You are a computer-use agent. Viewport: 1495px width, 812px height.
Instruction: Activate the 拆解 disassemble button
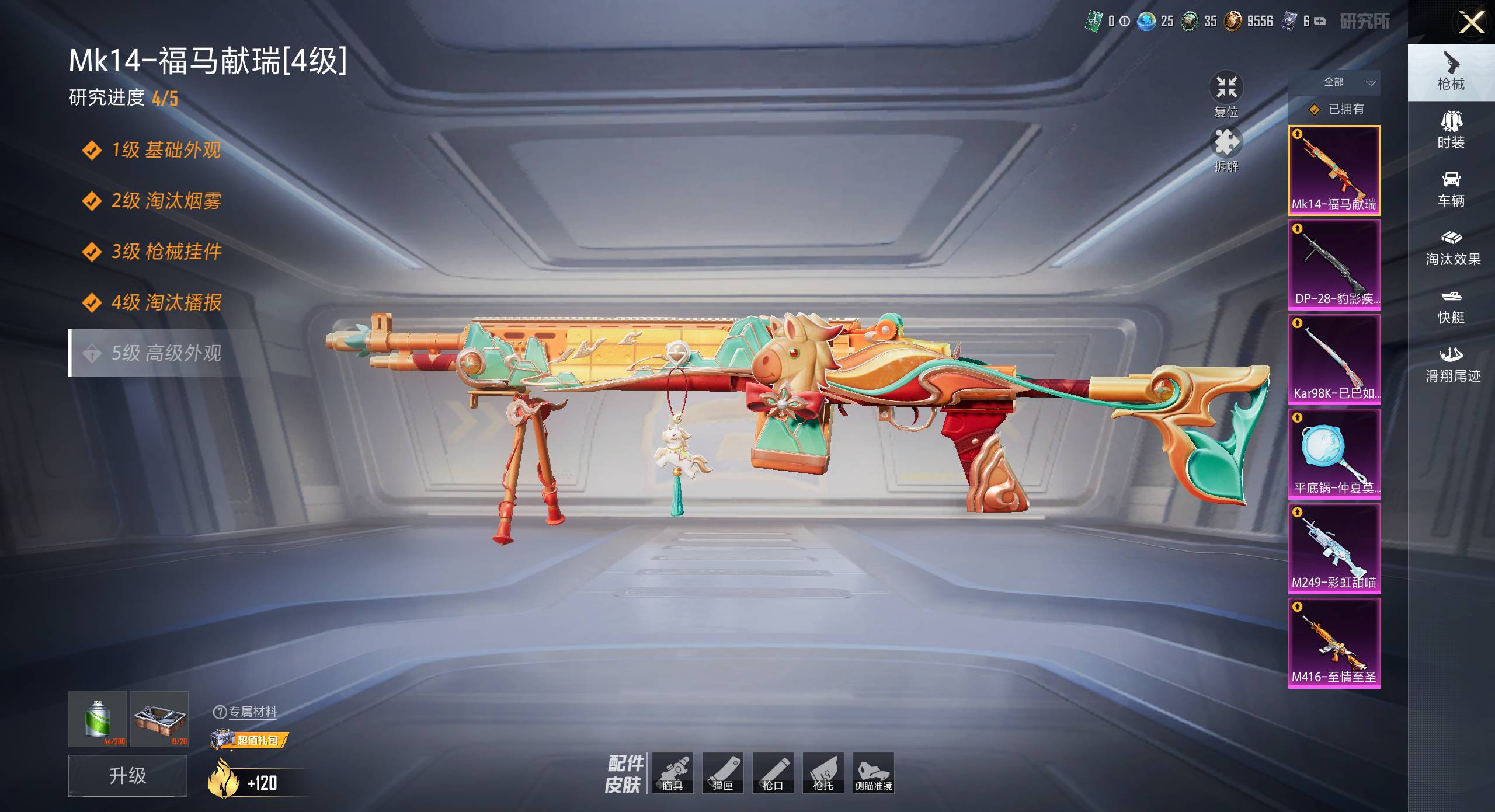(1226, 149)
